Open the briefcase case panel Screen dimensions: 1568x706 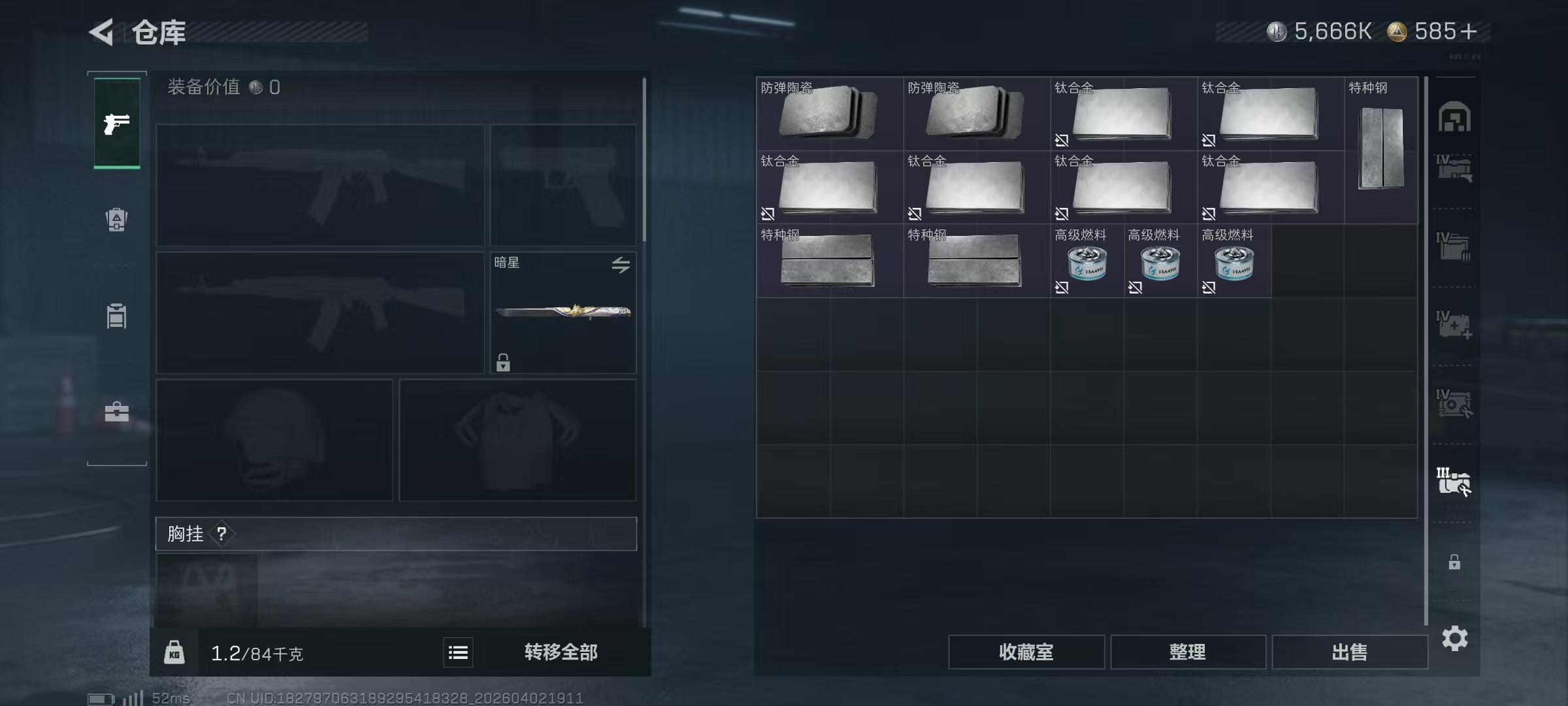[116, 412]
